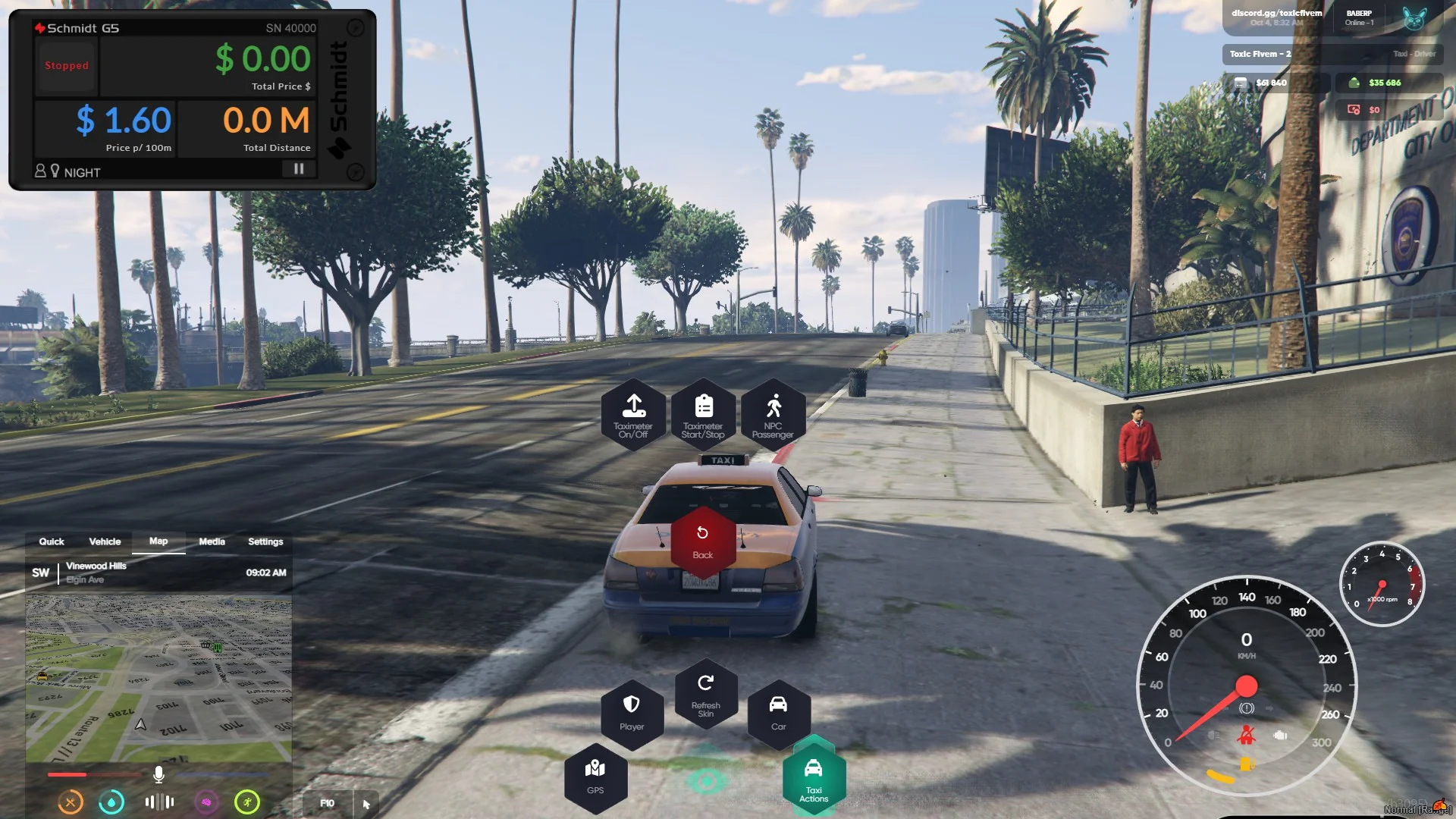Go back with the red Back hexagon
The width and height of the screenshot is (1456, 819).
[x=703, y=541]
